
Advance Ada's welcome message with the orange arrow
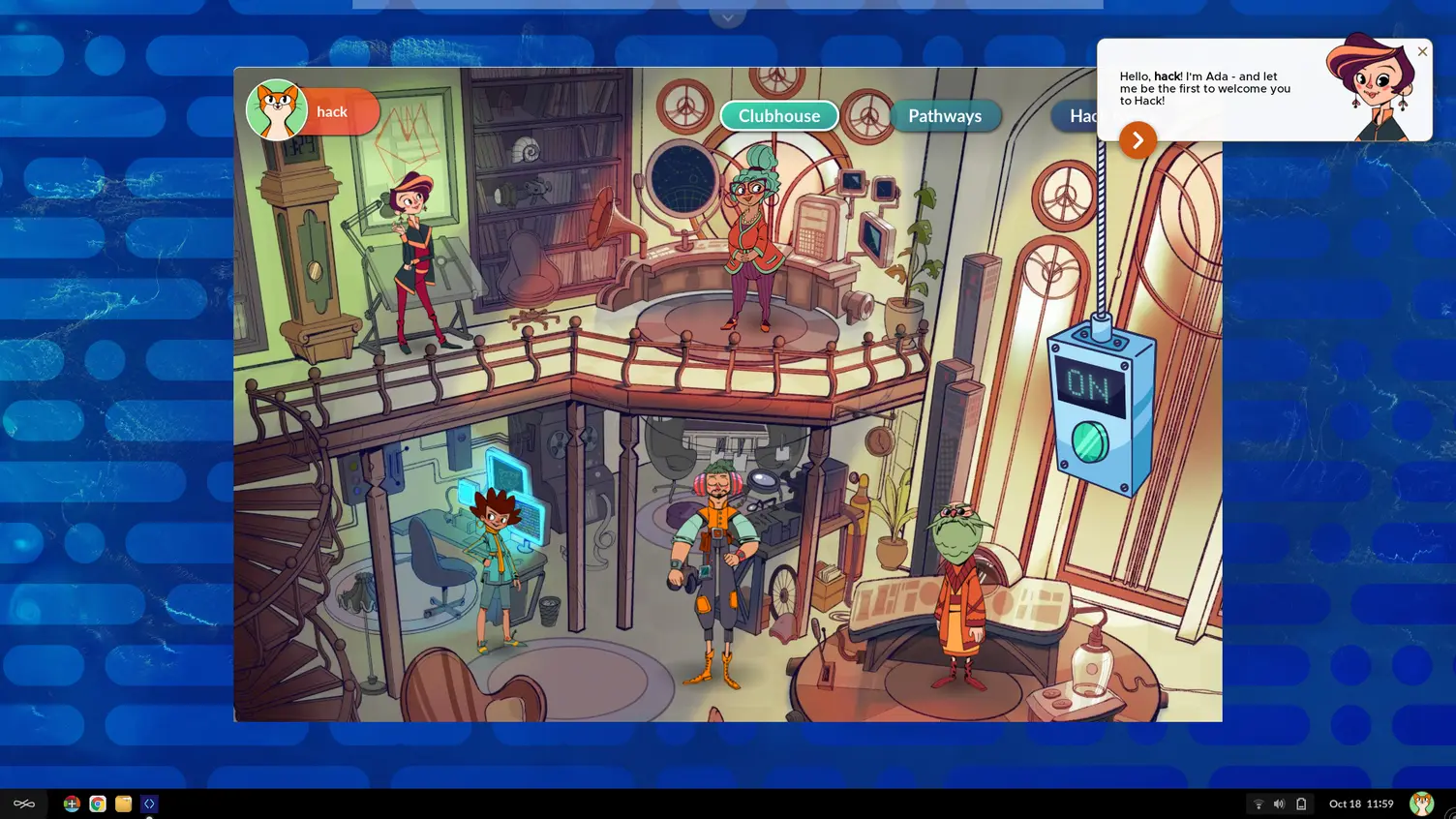click(x=1137, y=139)
